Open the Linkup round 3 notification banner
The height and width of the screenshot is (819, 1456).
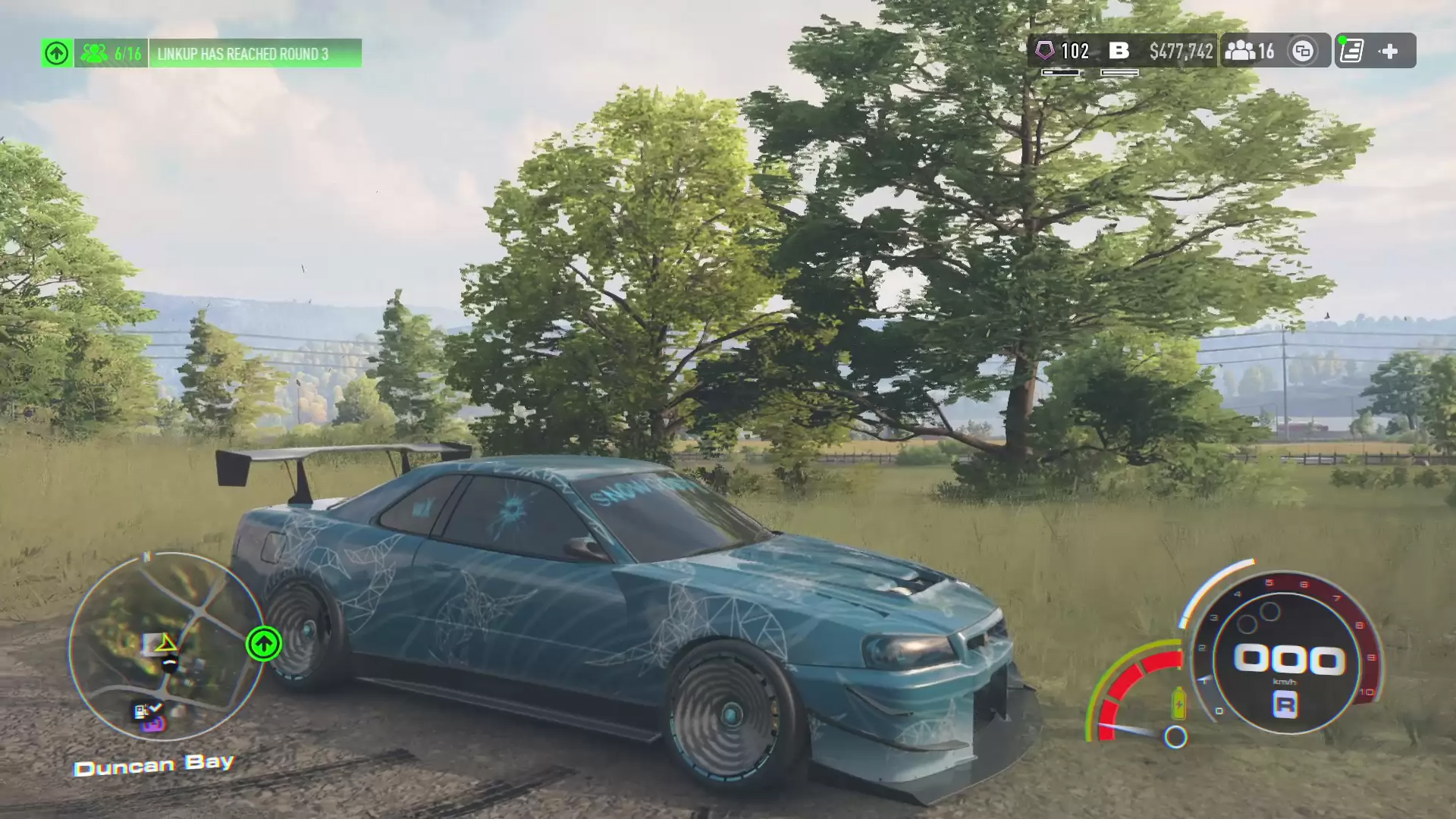(255, 54)
